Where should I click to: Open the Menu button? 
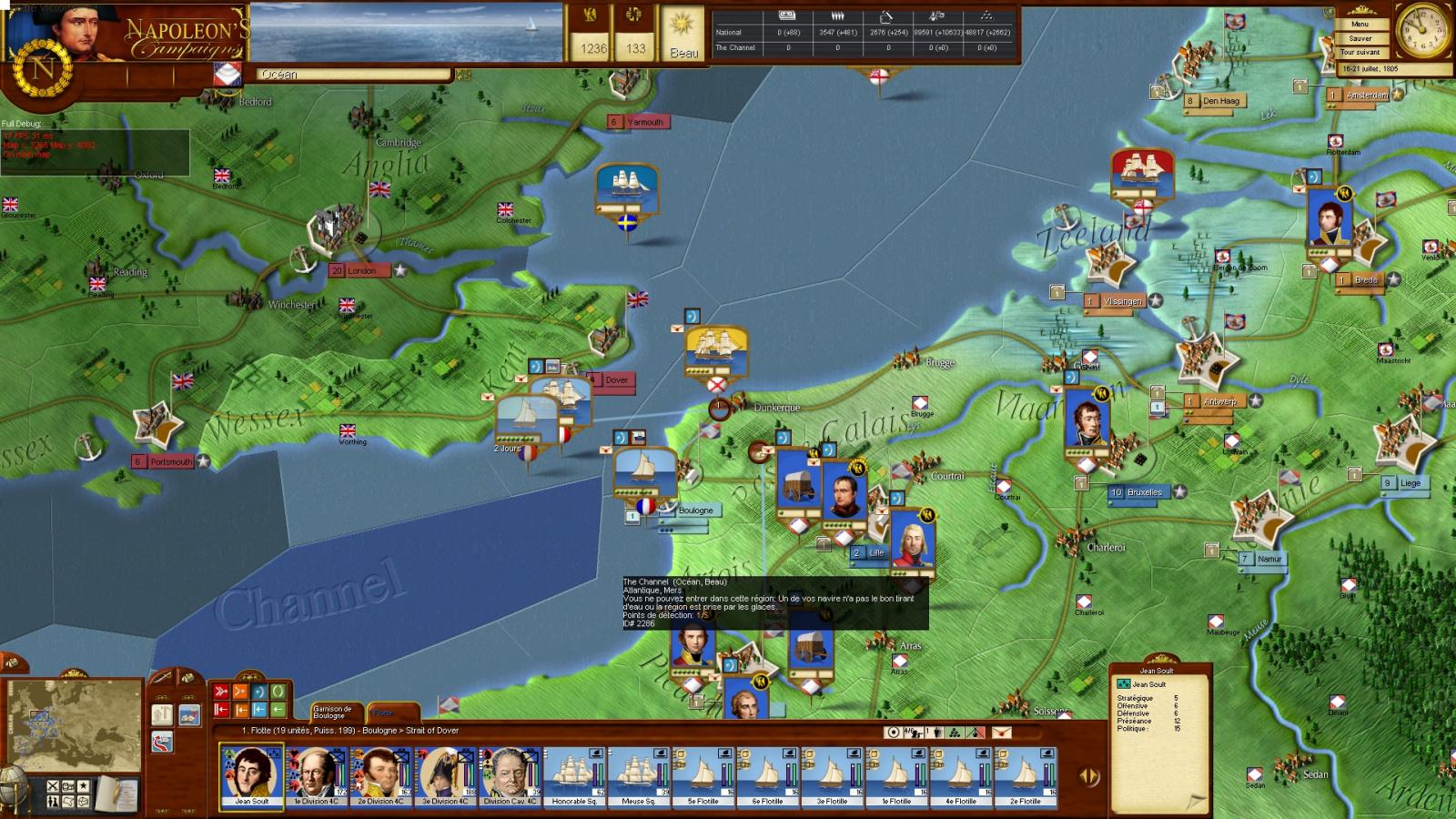[x=1360, y=25]
